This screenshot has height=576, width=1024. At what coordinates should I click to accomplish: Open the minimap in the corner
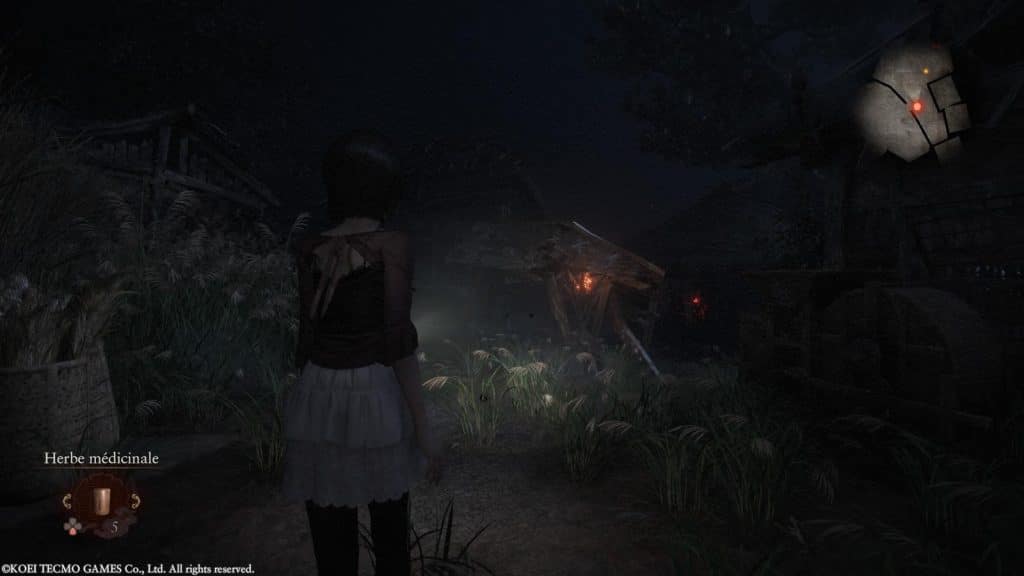[918, 101]
